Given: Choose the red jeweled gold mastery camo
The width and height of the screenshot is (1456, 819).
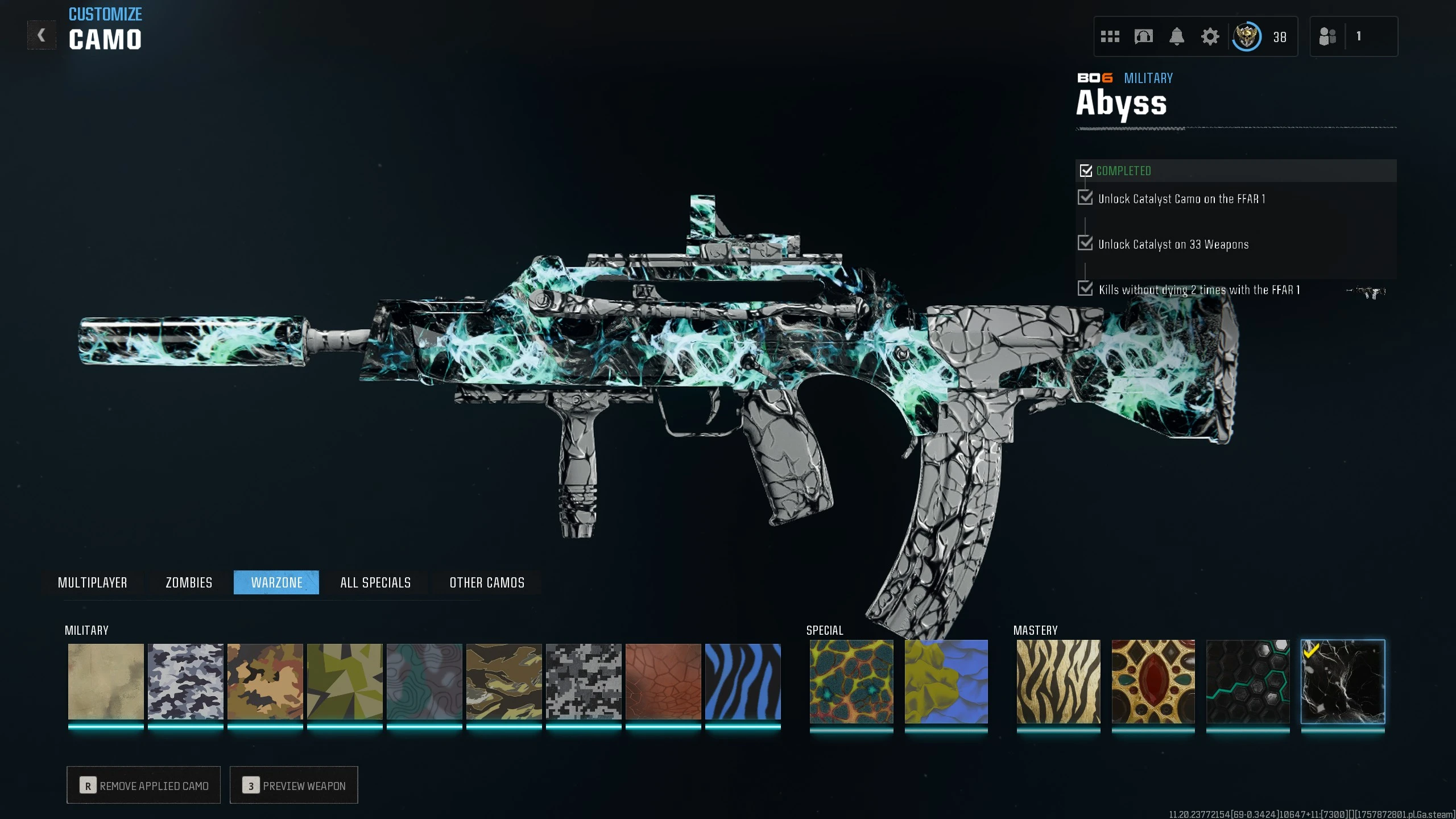Looking at the screenshot, I should coord(1153,681).
